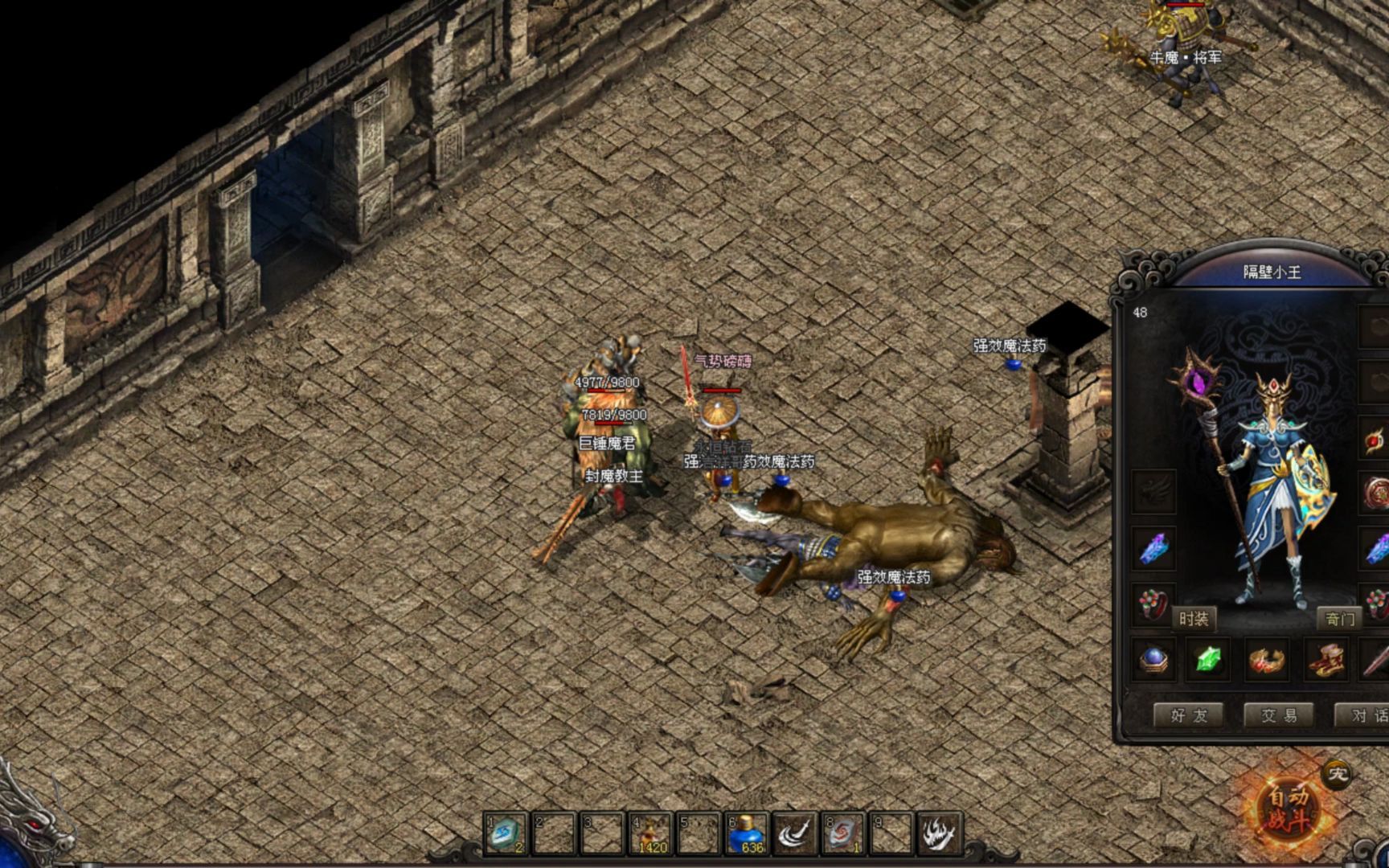Inspect the green gem equipment slot
Image resolution: width=1389 pixels, height=868 pixels.
click(1209, 660)
